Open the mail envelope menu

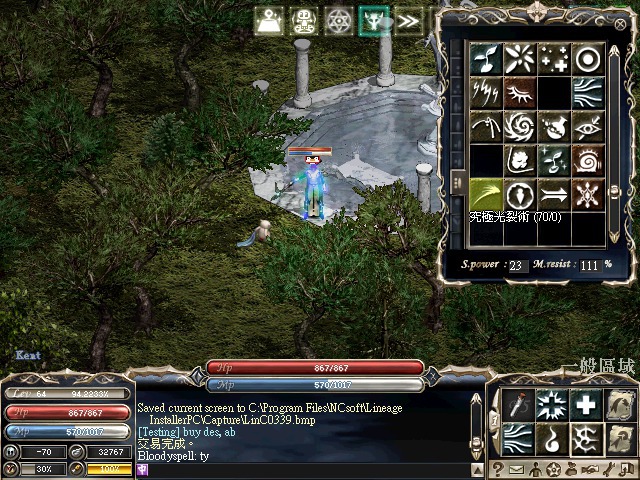[x=517, y=469]
